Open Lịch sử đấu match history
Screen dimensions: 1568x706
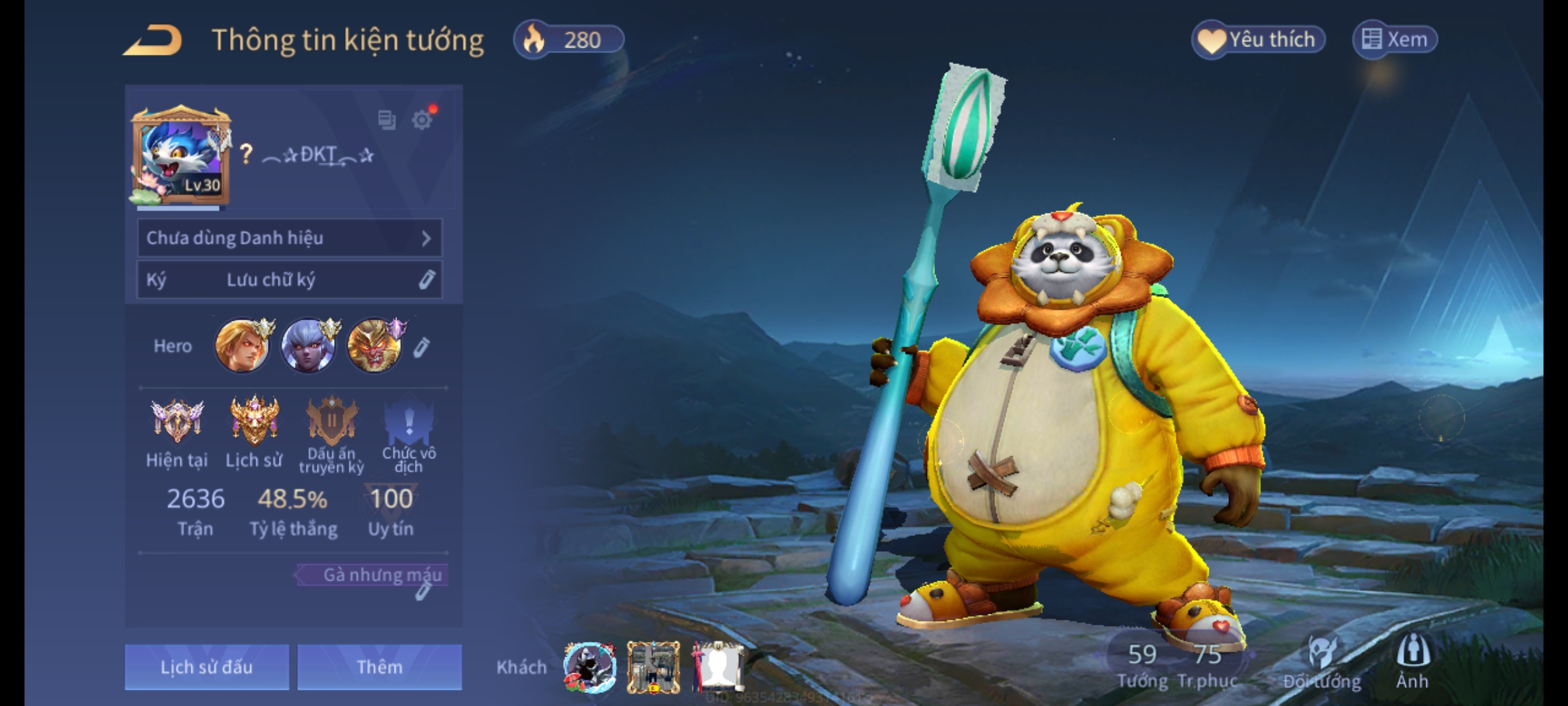pos(206,667)
